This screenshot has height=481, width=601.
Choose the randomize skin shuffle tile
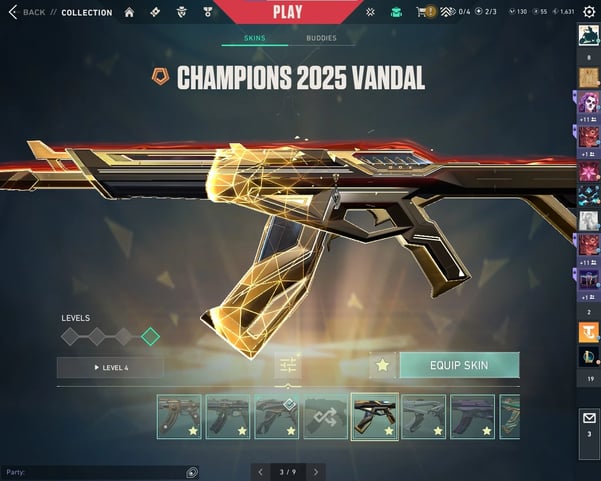326,416
